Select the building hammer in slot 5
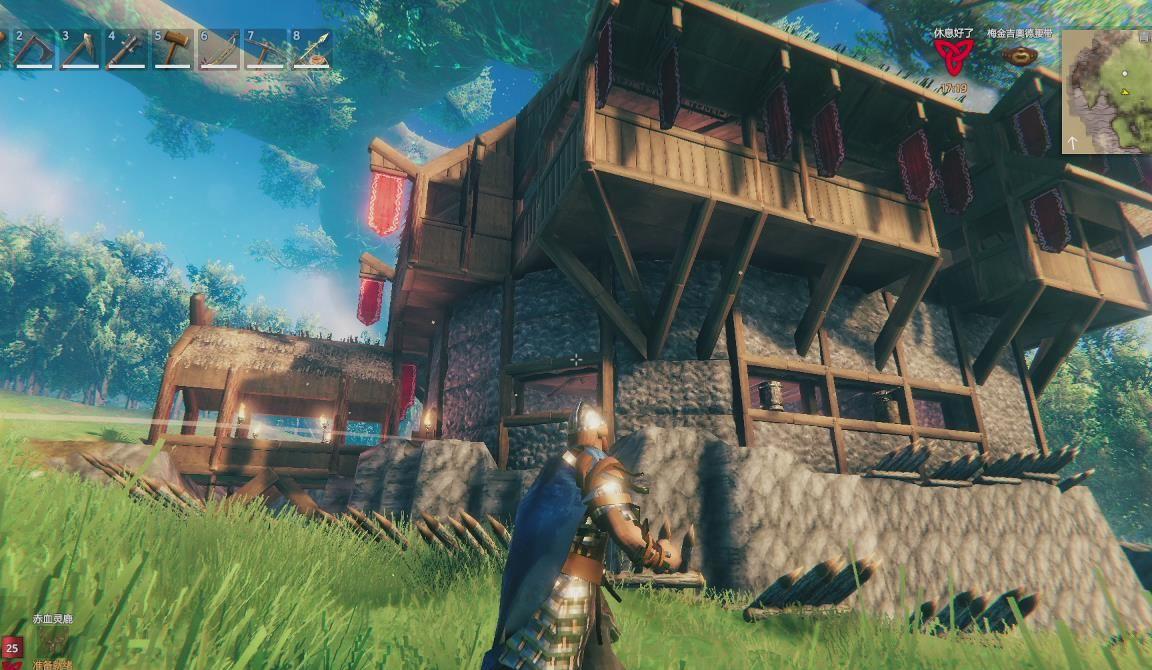This screenshot has height=670, width=1152. [172, 49]
